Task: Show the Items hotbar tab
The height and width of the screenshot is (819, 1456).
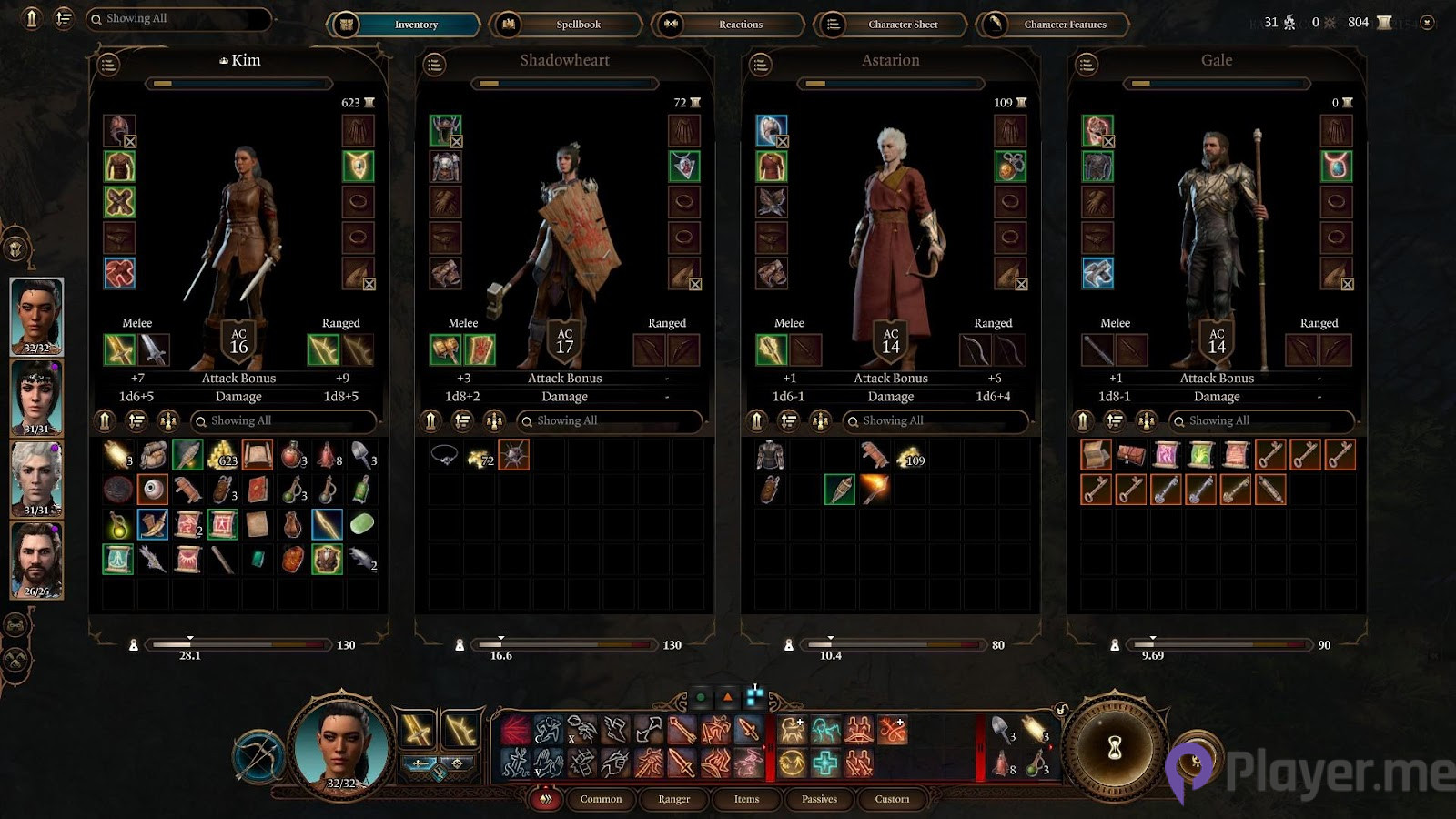Action: click(x=746, y=799)
